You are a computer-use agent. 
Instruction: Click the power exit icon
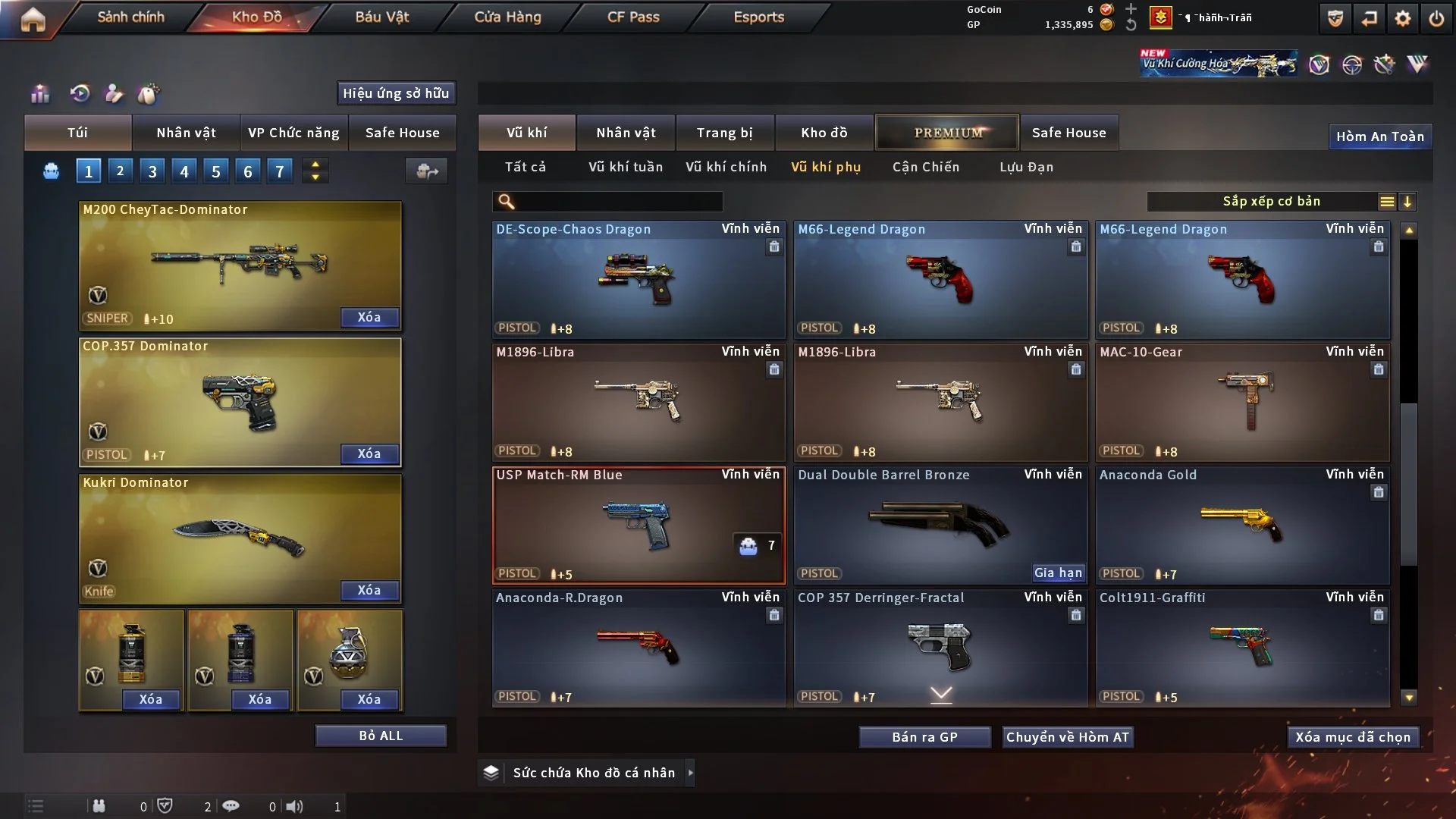[x=1436, y=18]
